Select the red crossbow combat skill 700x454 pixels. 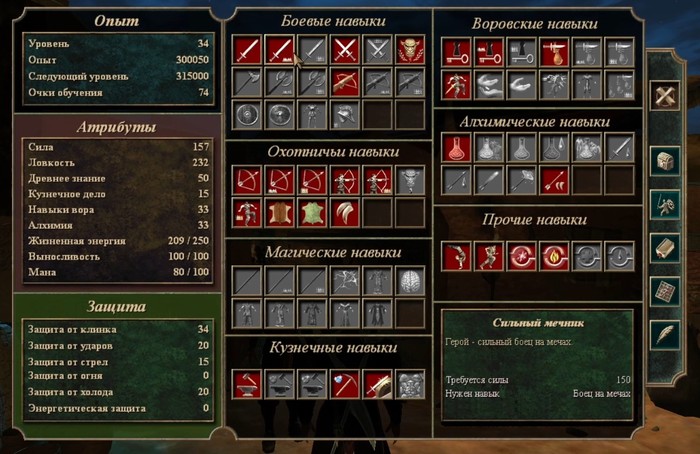(x=344, y=83)
